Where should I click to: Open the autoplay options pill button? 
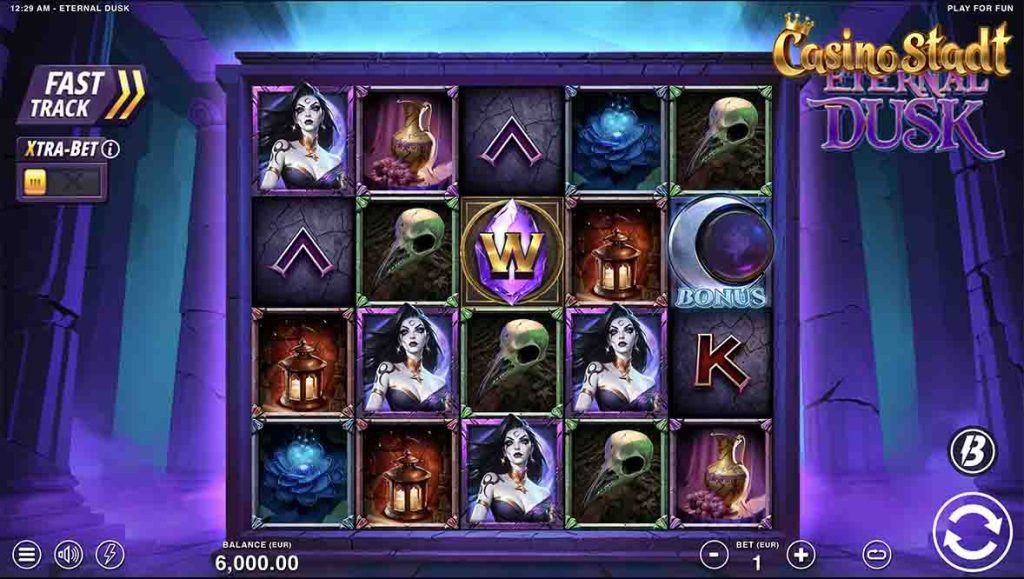pyautogui.click(x=877, y=554)
